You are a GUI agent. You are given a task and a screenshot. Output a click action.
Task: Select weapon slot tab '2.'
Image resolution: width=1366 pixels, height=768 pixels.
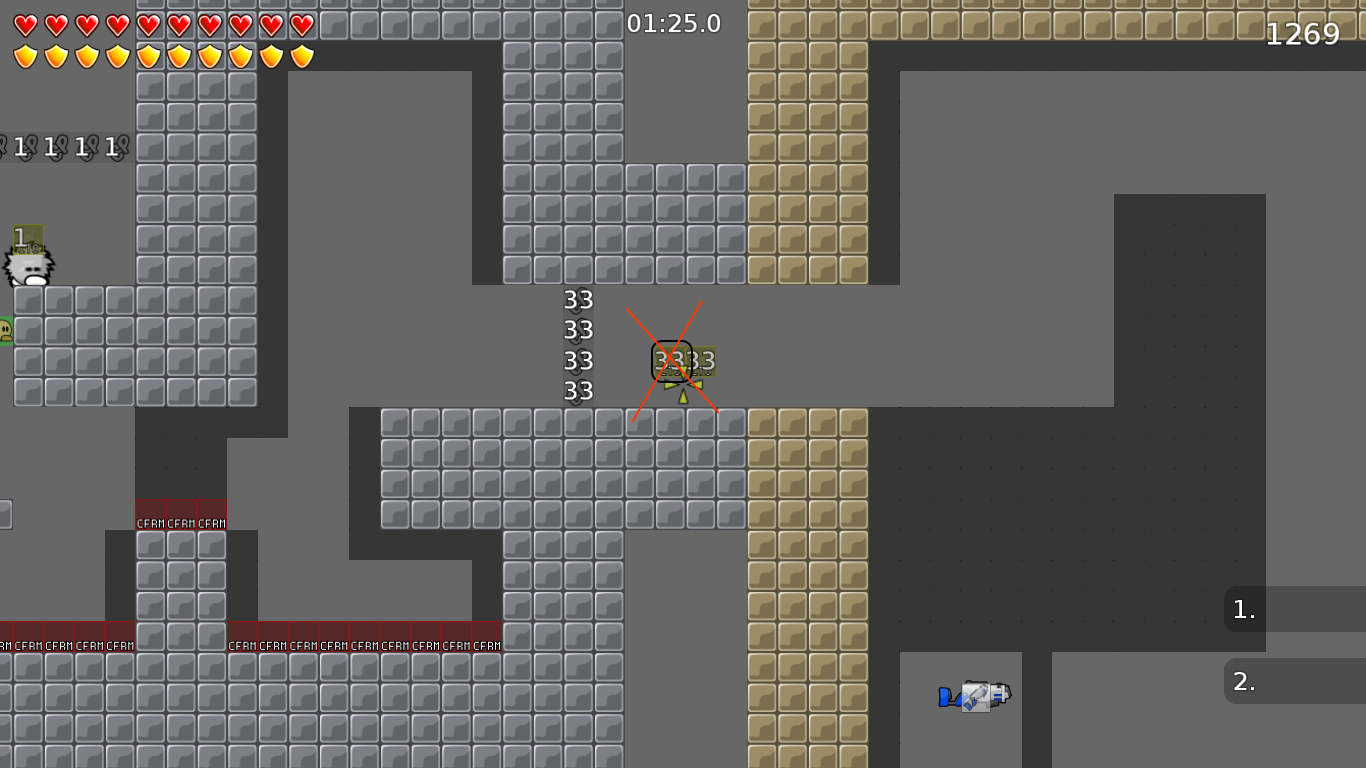click(x=1243, y=681)
